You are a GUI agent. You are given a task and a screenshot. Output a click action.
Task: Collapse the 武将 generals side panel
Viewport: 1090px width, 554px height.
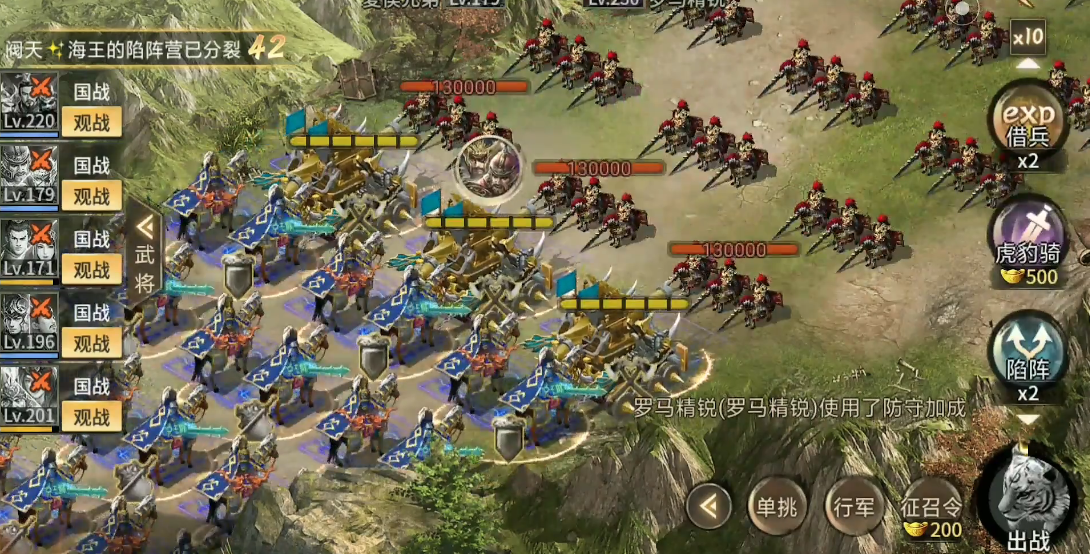coord(146,253)
